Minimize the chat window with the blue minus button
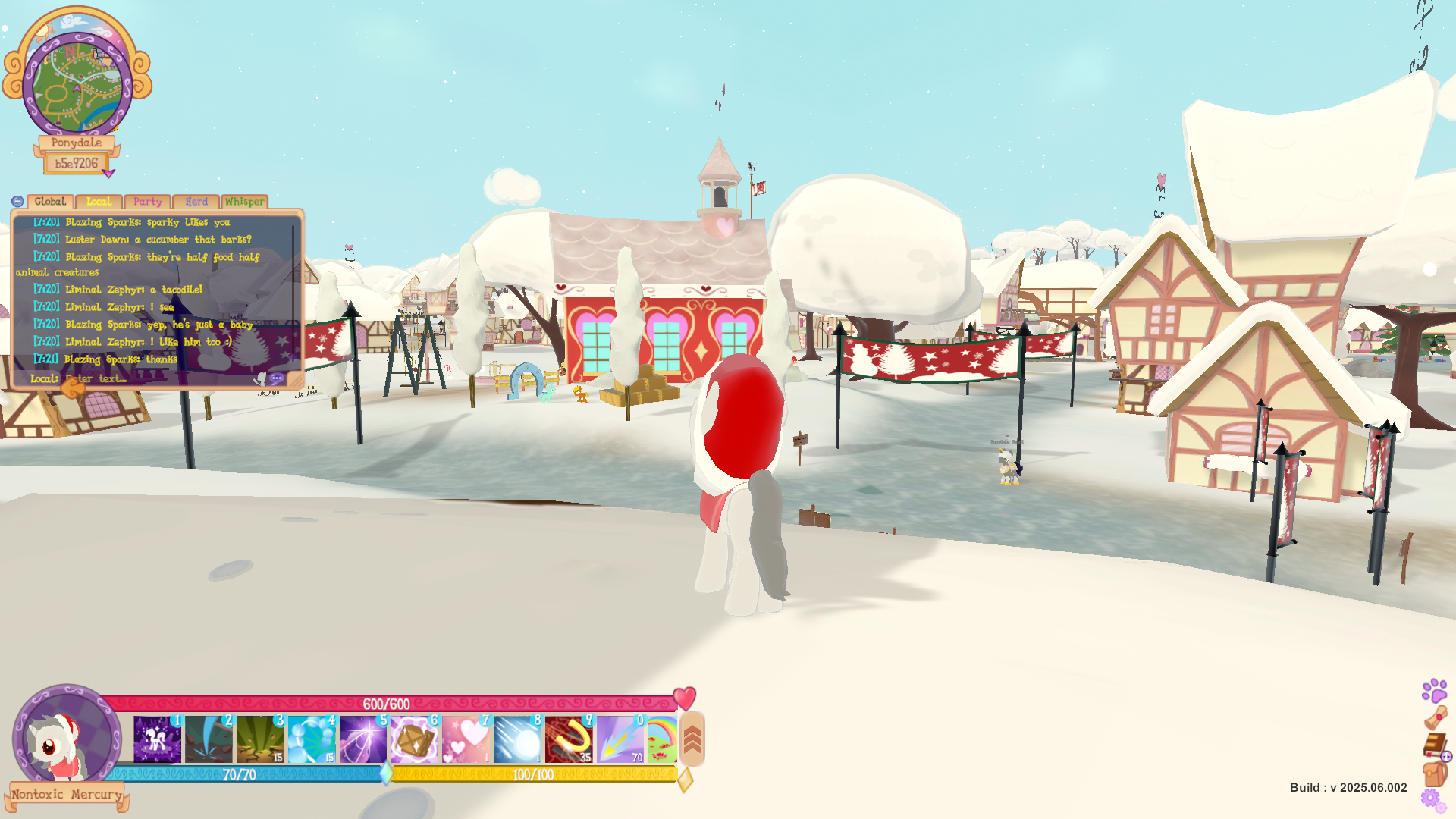 17,202
